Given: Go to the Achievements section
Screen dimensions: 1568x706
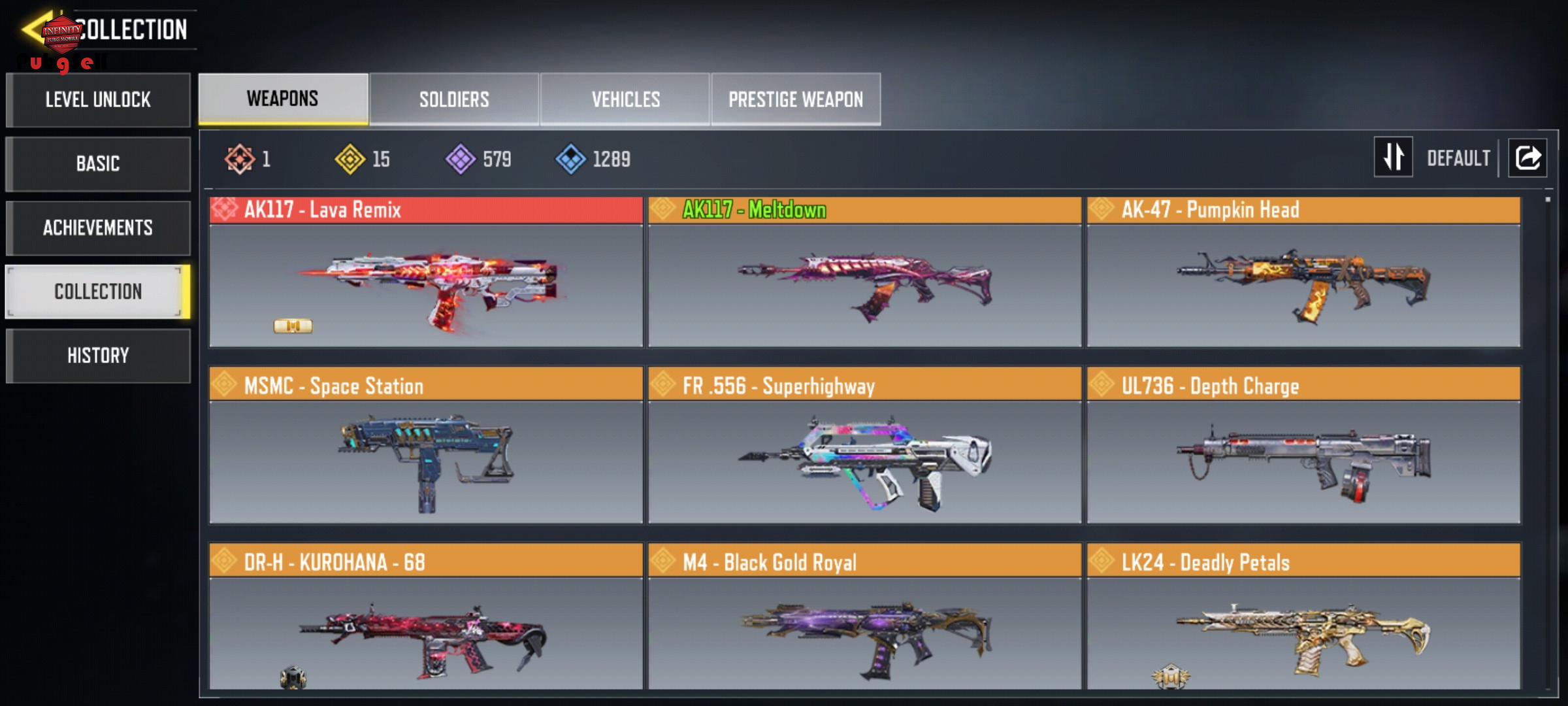Looking at the screenshot, I should (98, 227).
